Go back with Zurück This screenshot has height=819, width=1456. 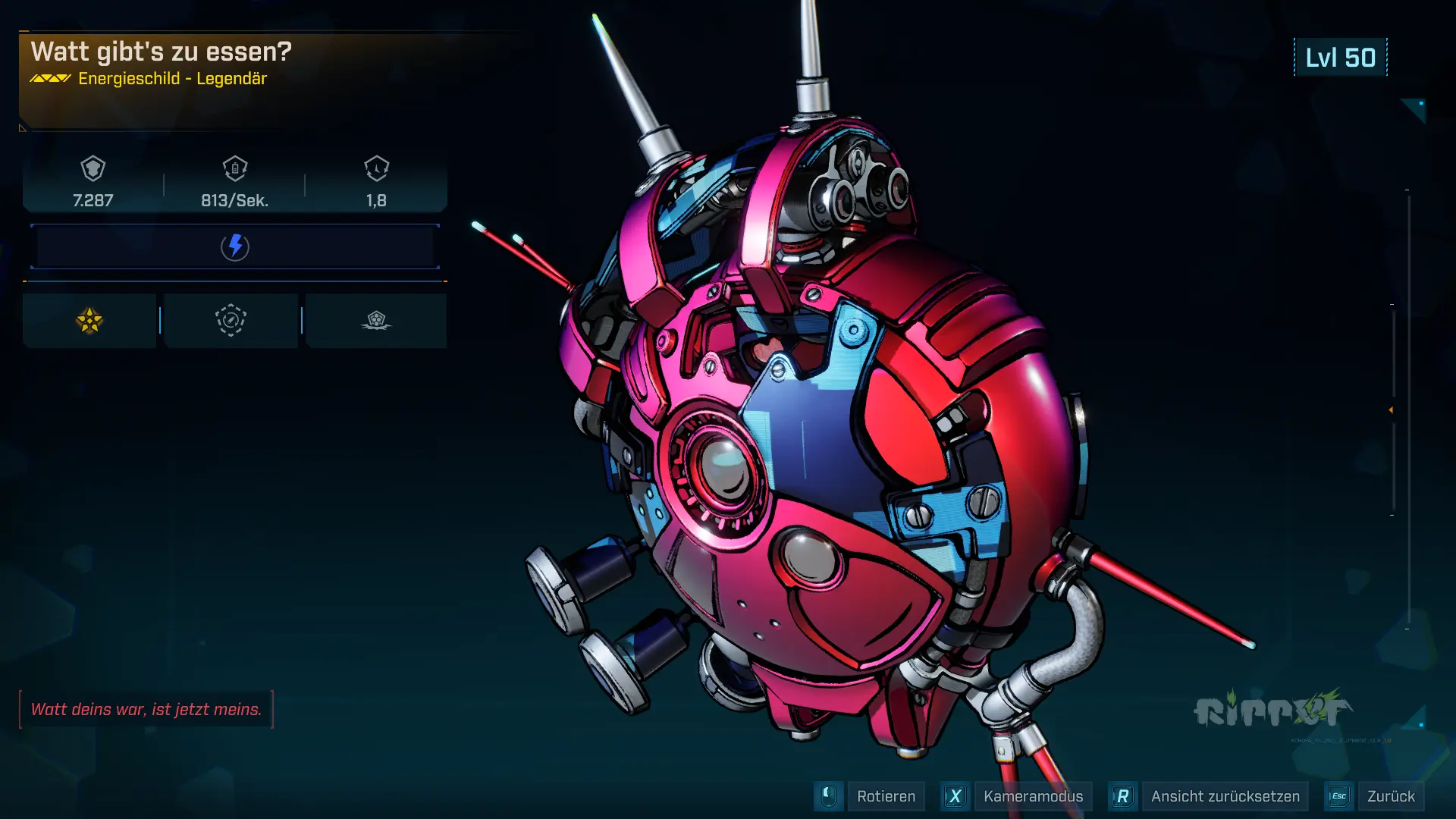1390,796
